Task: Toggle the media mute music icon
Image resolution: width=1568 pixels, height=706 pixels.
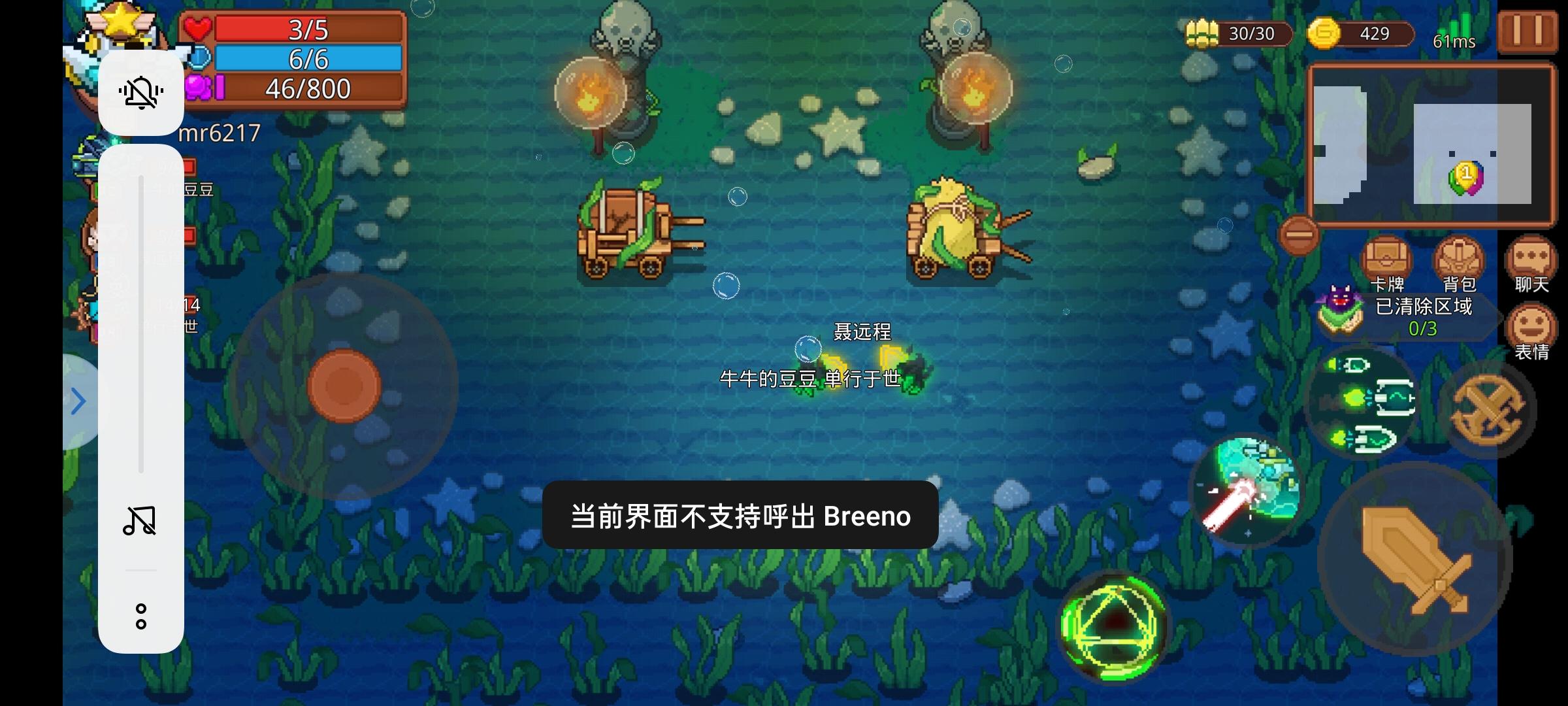Action: [141, 520]
